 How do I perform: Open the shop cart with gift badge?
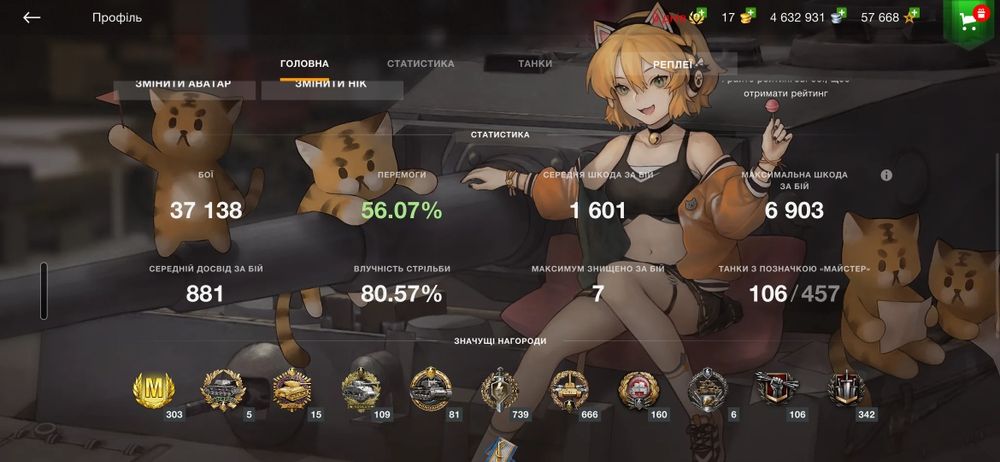point(969,22)
